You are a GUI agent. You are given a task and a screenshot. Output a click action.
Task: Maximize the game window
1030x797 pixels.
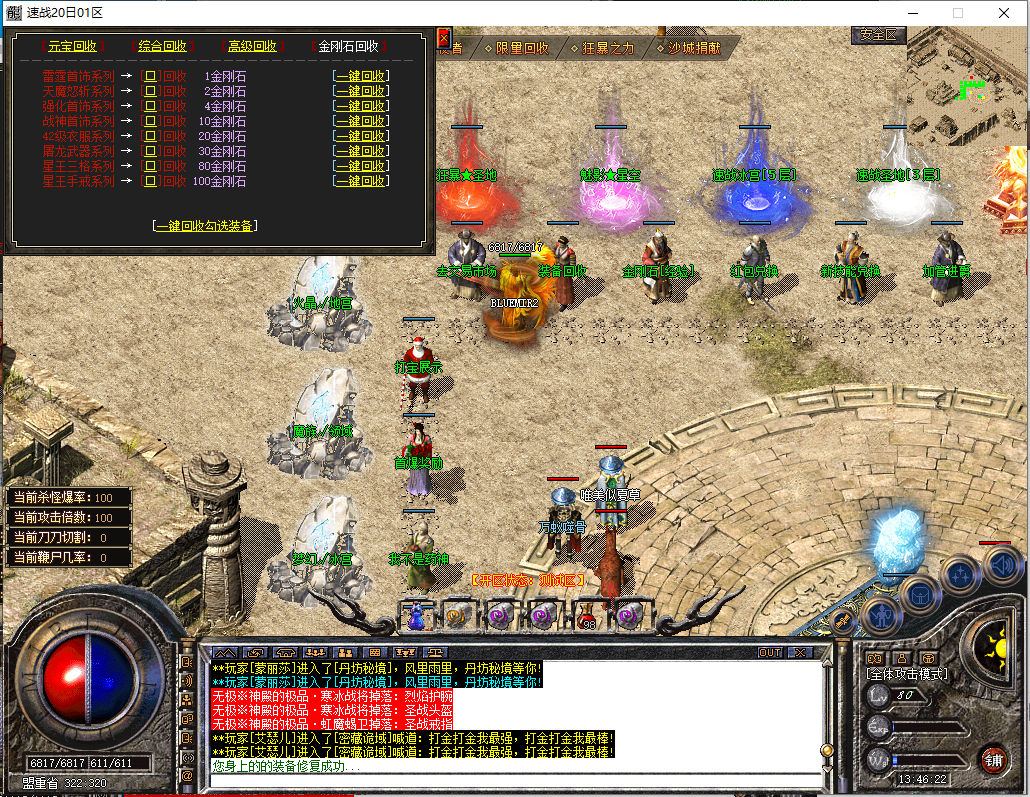[x=958, y=13]
